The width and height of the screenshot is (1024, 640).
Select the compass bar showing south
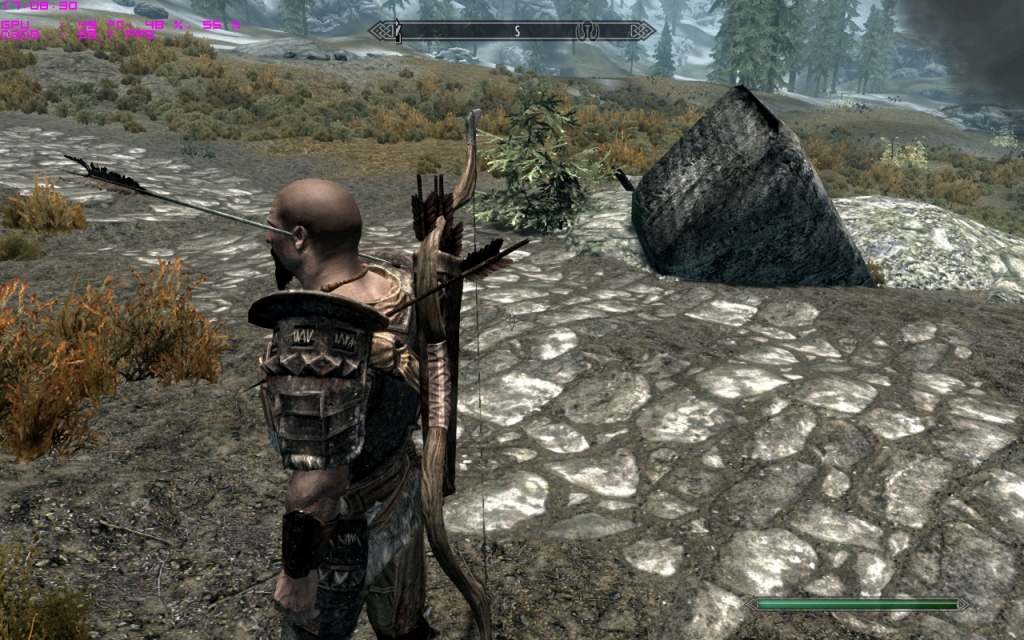[512, 31]
